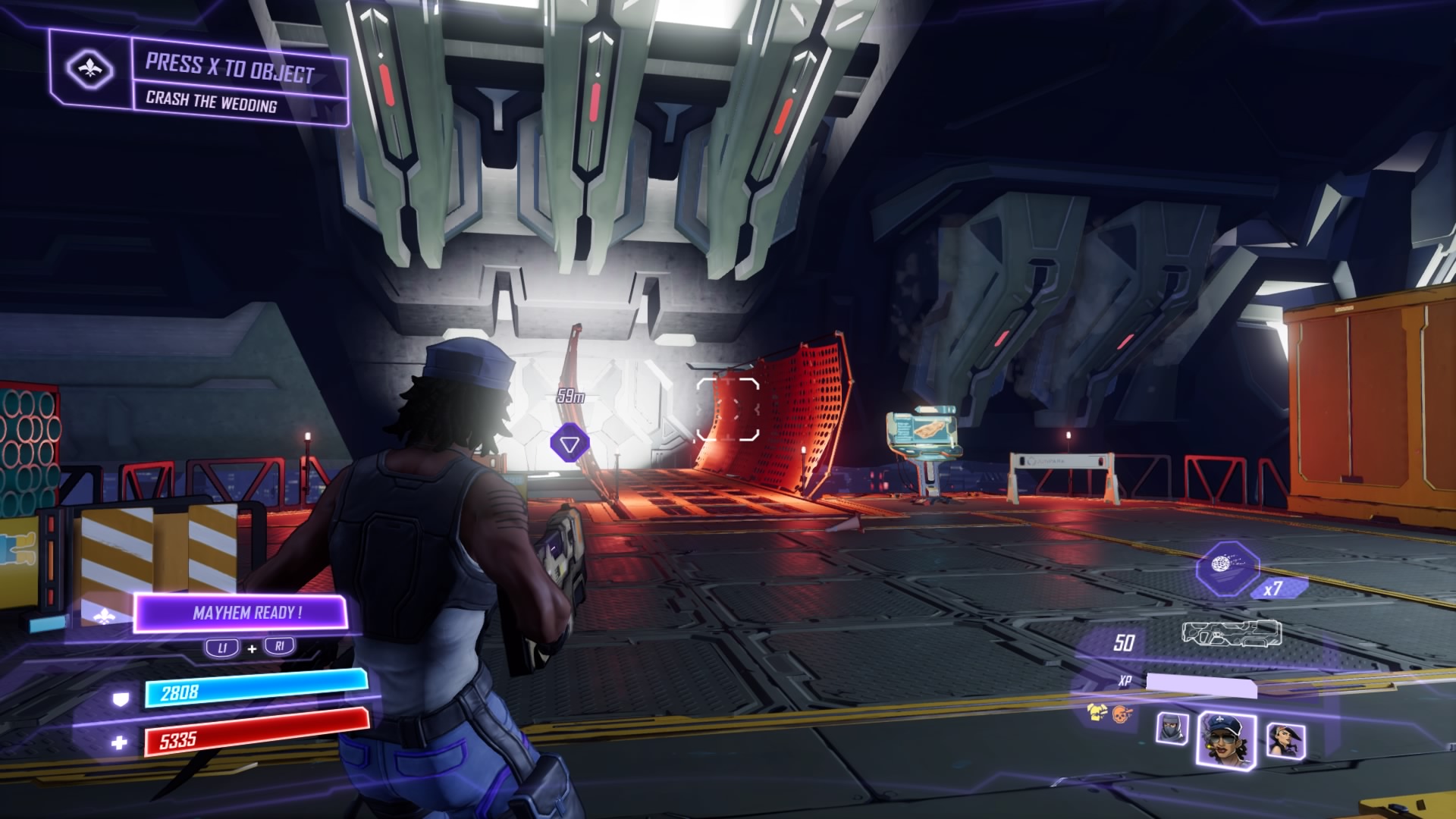The width and height of the screenshot is (1456, 819).
Task: Select the cigar-smoking agent with blue cap portrait
Action: point(1225,738)
